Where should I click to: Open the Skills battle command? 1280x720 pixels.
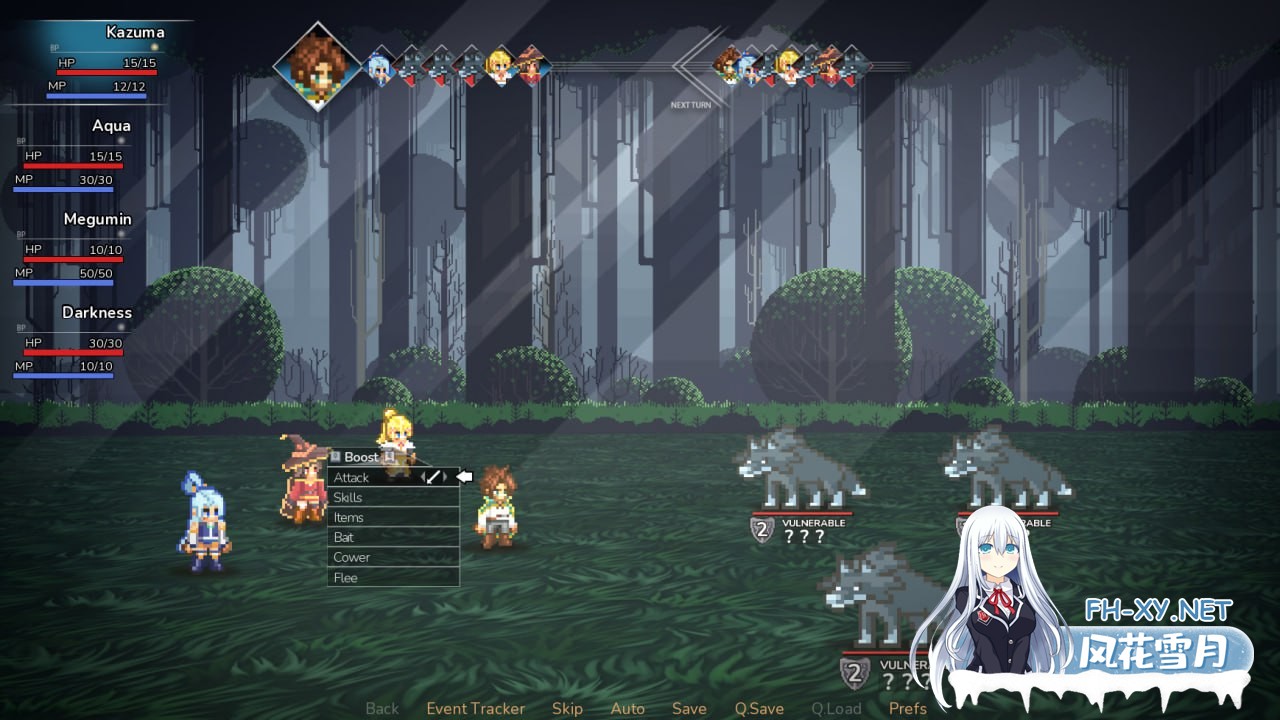coord(348,498)
